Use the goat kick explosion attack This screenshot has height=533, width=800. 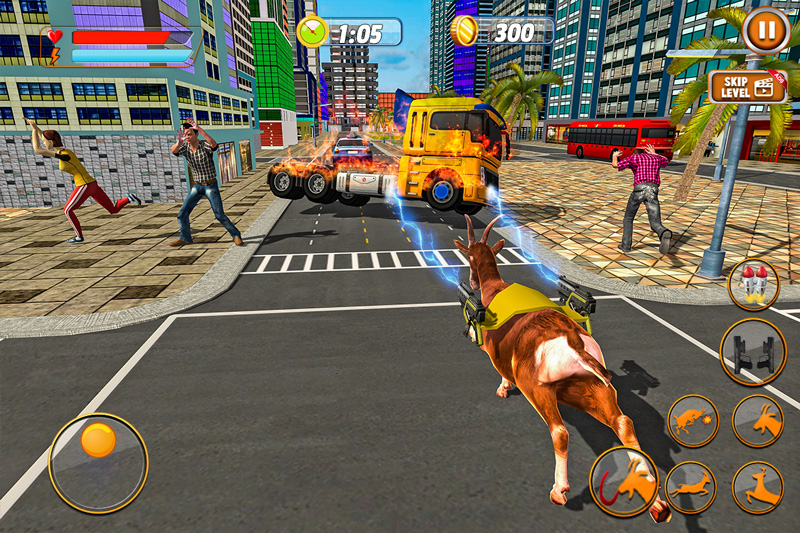click(x=693, y=420)
